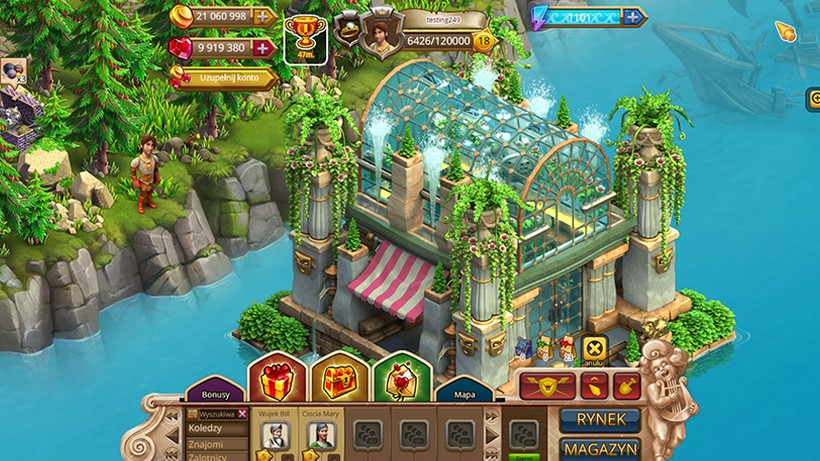Screen dimensions: 820x461
Task: Open the MAGAZYN storage
Action: [x=598, y=450]
